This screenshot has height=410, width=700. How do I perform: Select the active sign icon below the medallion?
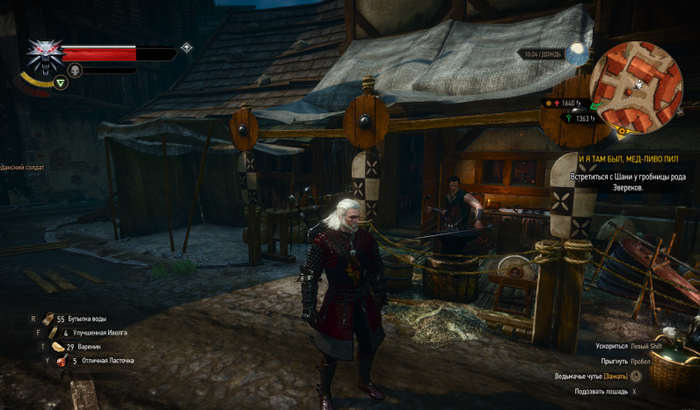point(61,83)
